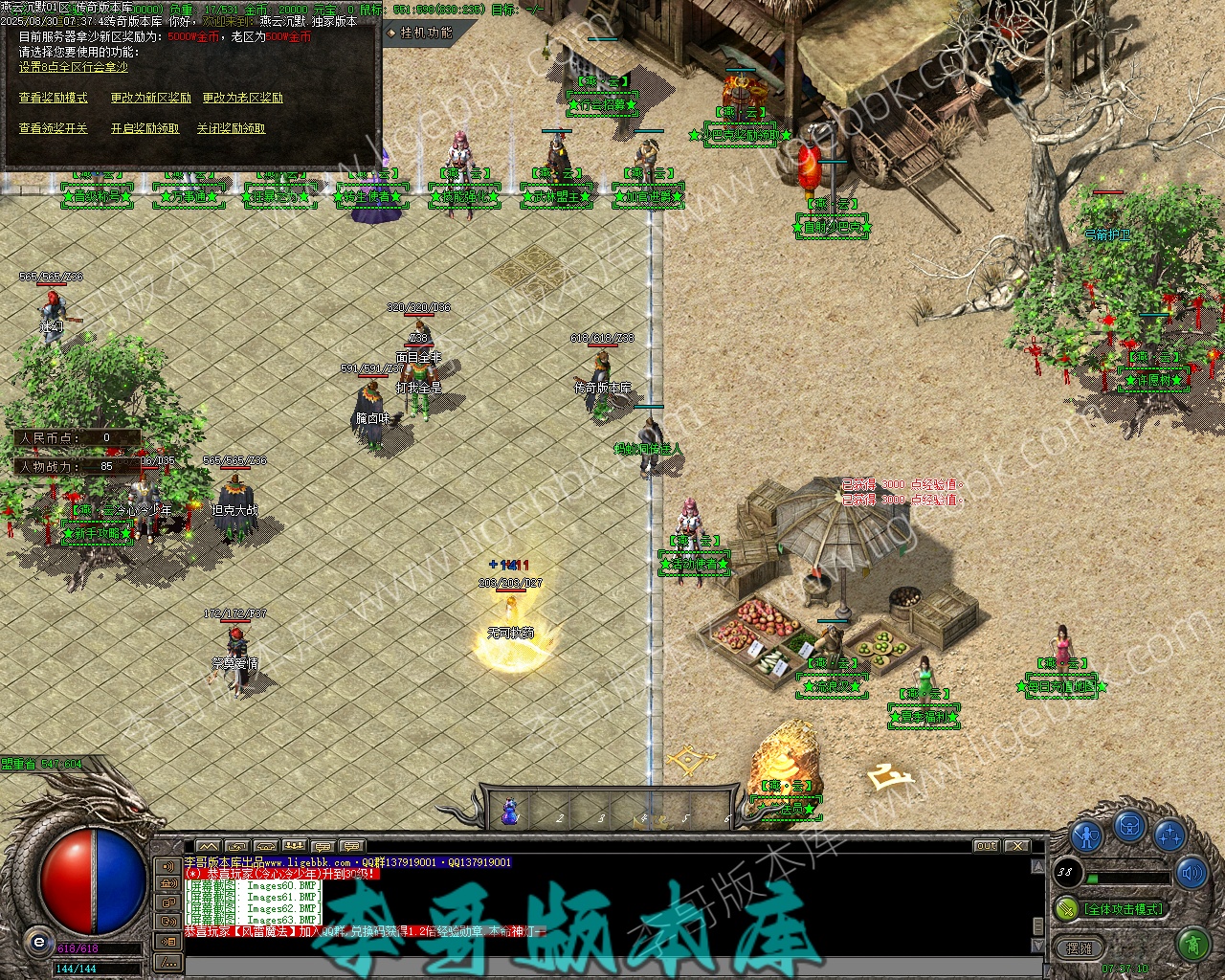
Task: Use the blue potion in hotbar slot 1
Action: coord(510,813)
